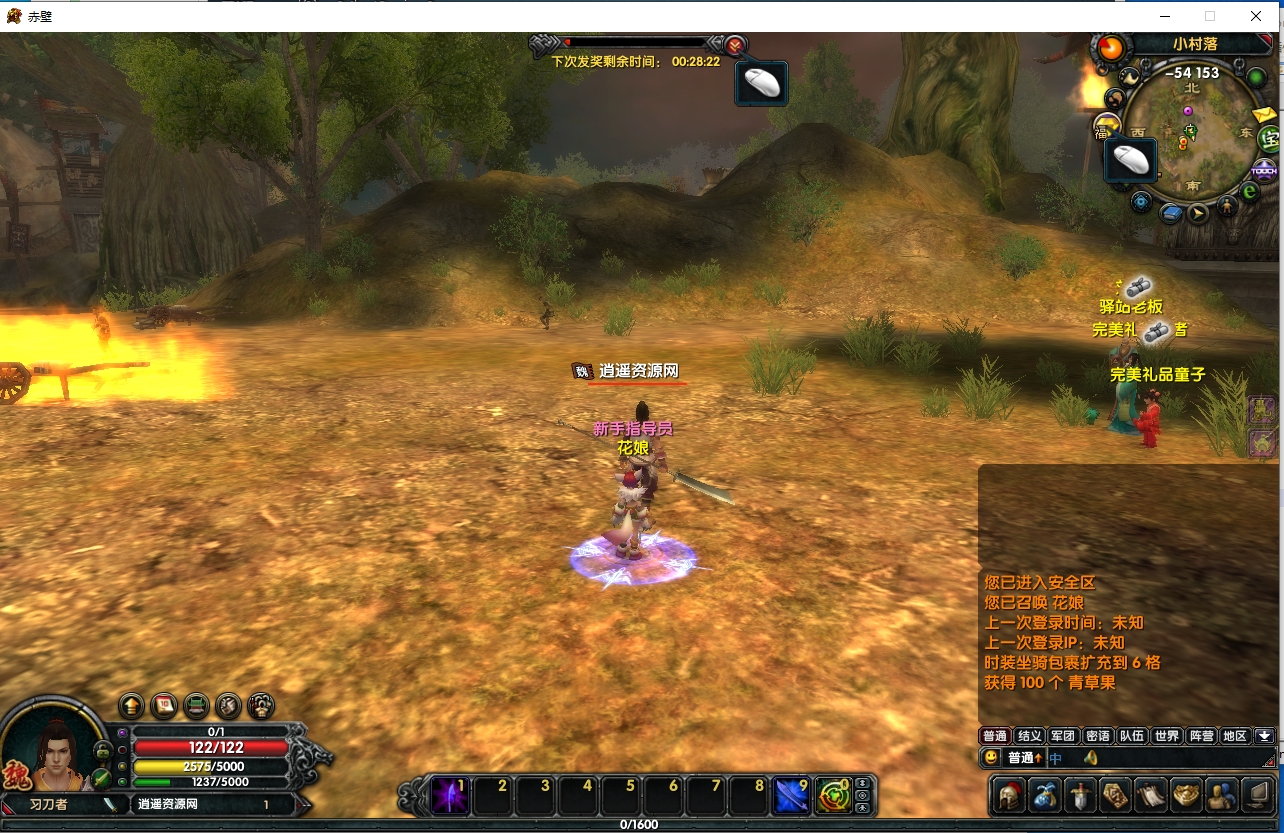
Task: Click the green 宝 button beside minimap
Action: [x=1268, y=139]
